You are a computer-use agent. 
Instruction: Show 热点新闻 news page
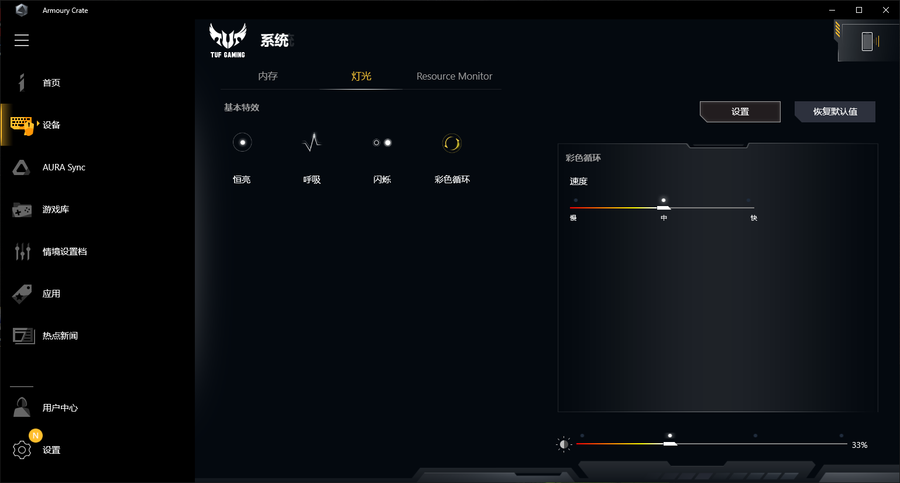point(58,336)
